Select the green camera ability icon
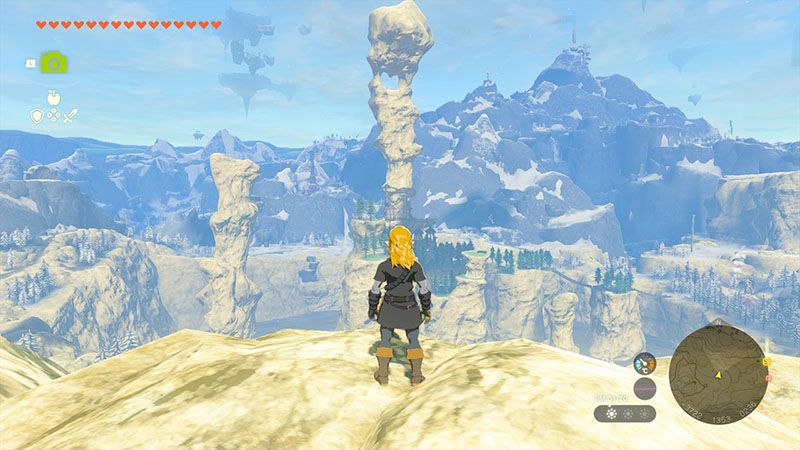 pyautogui.click(x=53, y=62)
